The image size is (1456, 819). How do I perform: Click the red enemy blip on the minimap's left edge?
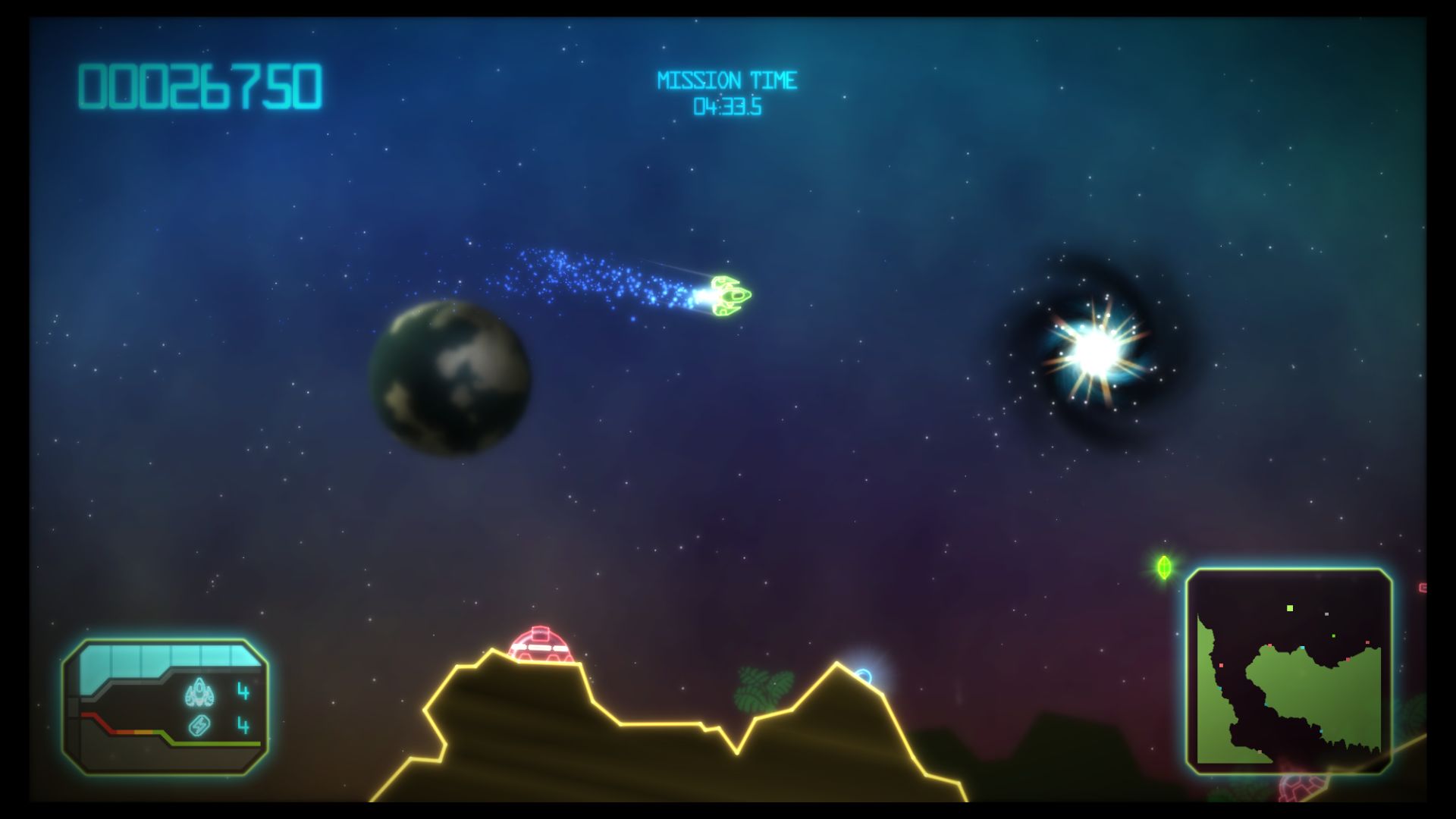point(1221,665)
